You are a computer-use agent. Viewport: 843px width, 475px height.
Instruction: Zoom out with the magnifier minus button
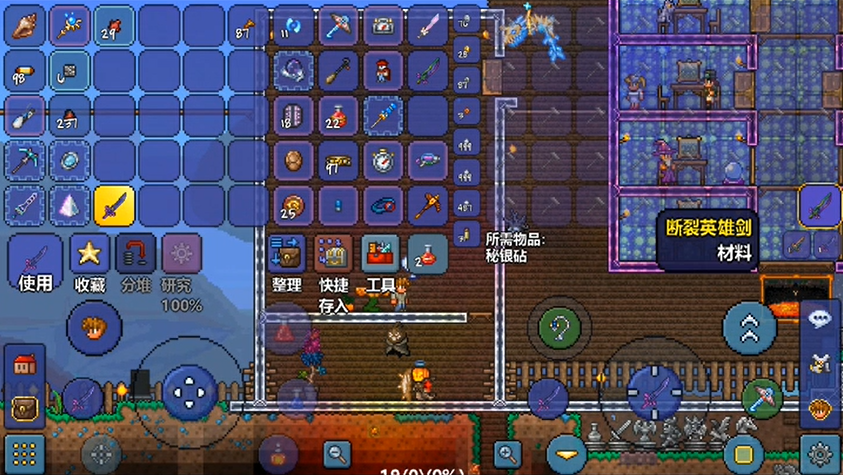click(x=337, y=453)
